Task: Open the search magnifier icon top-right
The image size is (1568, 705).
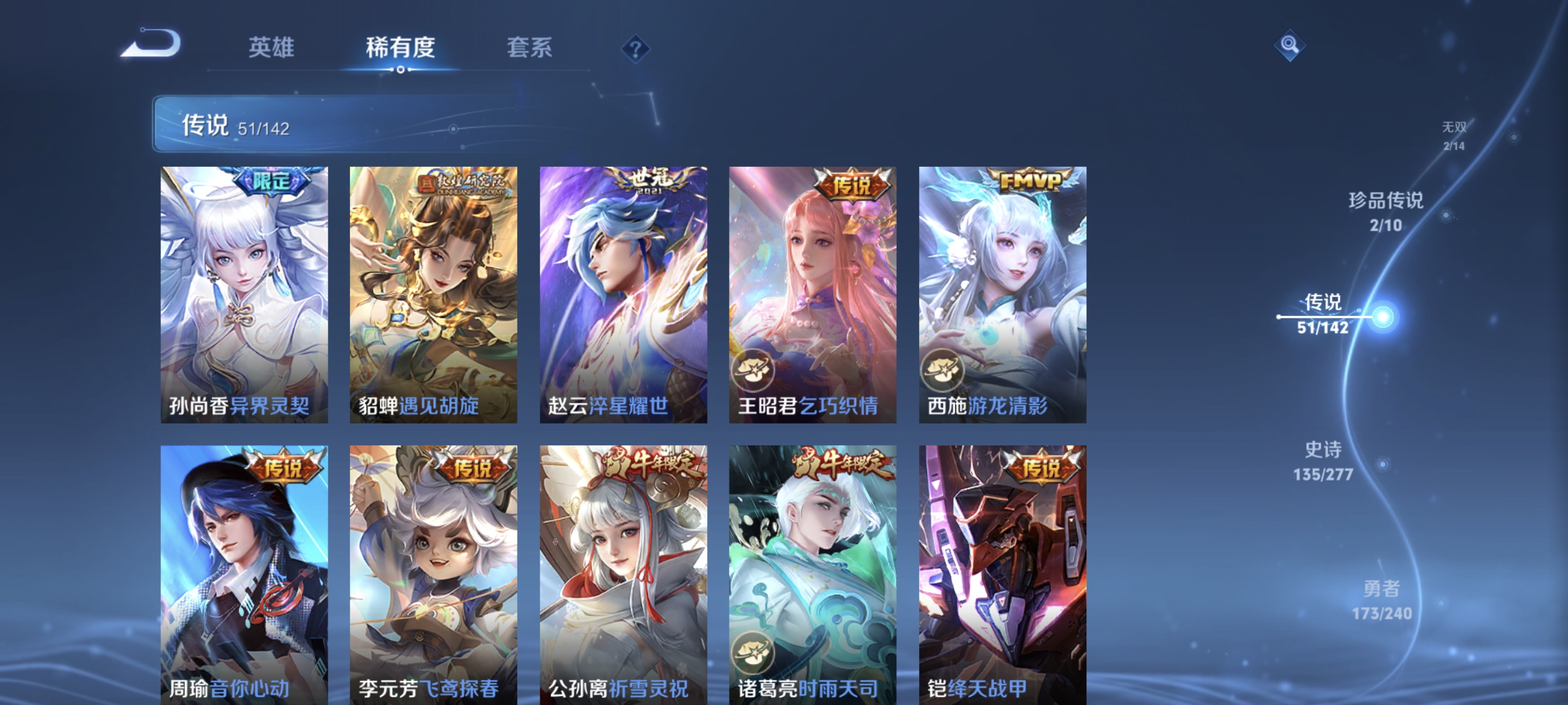Action: point(1291,46)
